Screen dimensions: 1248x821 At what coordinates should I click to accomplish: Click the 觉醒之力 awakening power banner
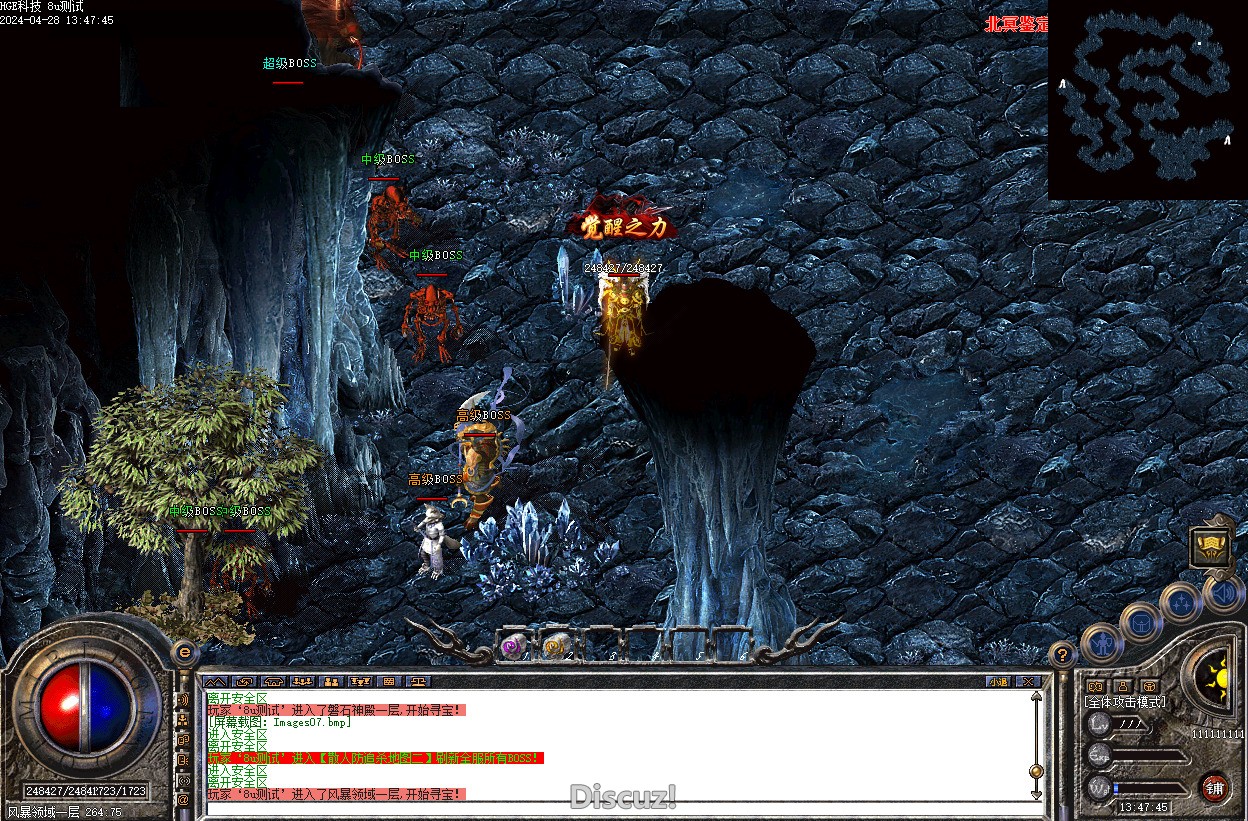[x=623, y=227]
